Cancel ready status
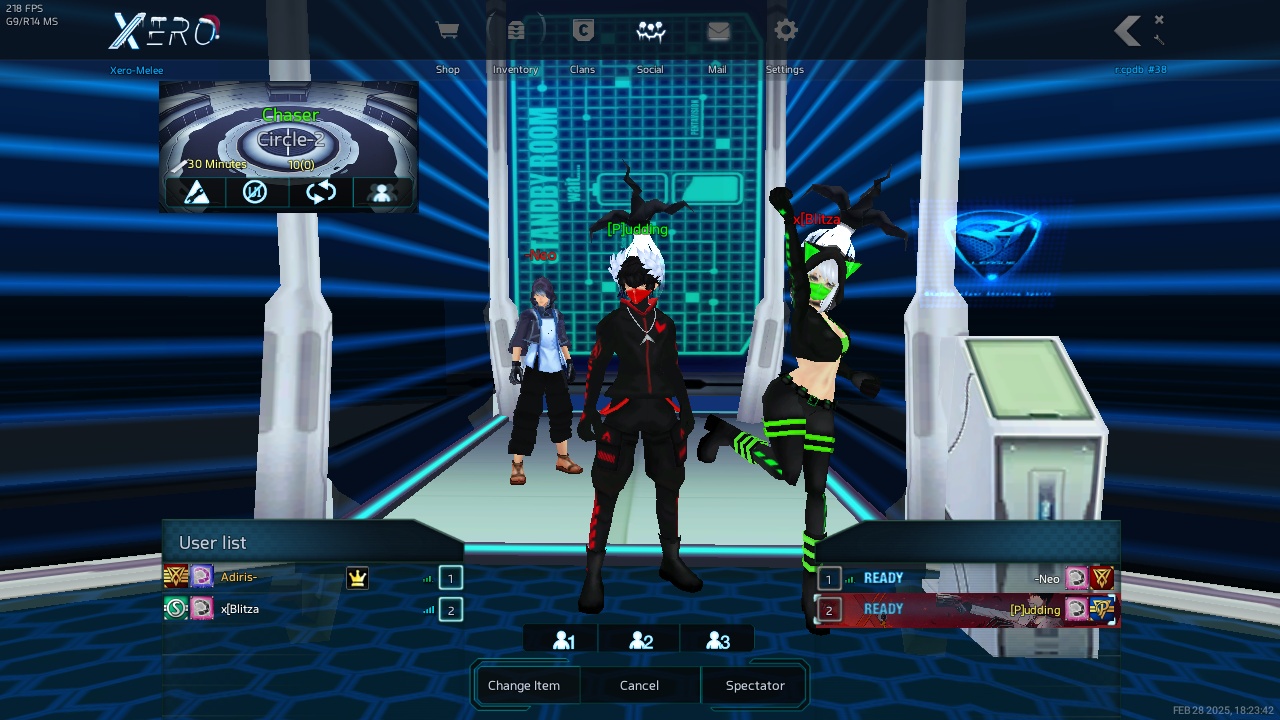 click(639, 686)
